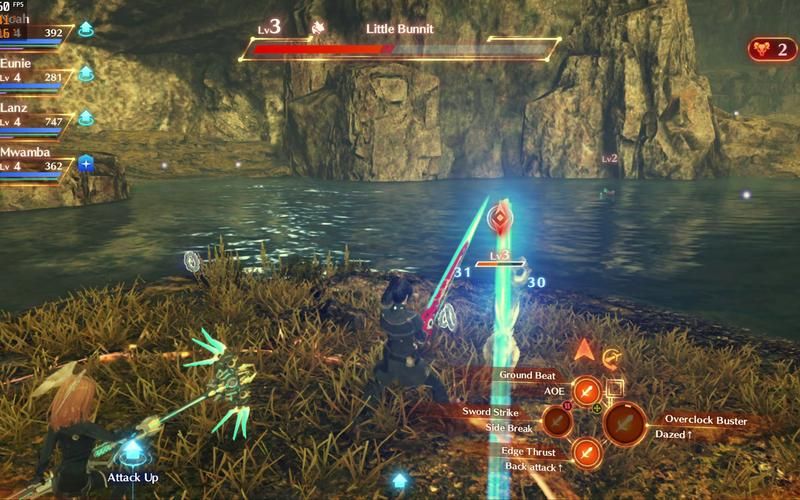
Task: Use the Sword Strike art
Action: point(557,421)
